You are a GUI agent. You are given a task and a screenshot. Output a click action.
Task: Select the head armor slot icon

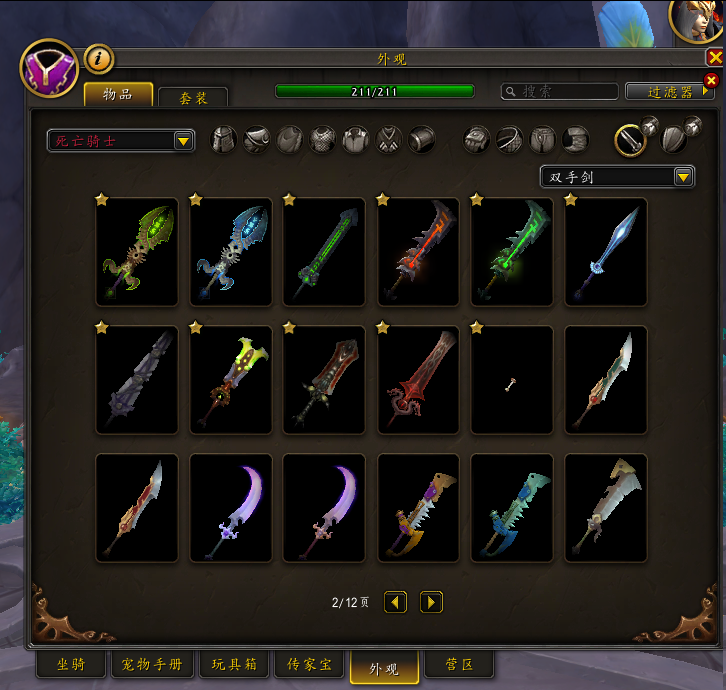coord(224,140)
